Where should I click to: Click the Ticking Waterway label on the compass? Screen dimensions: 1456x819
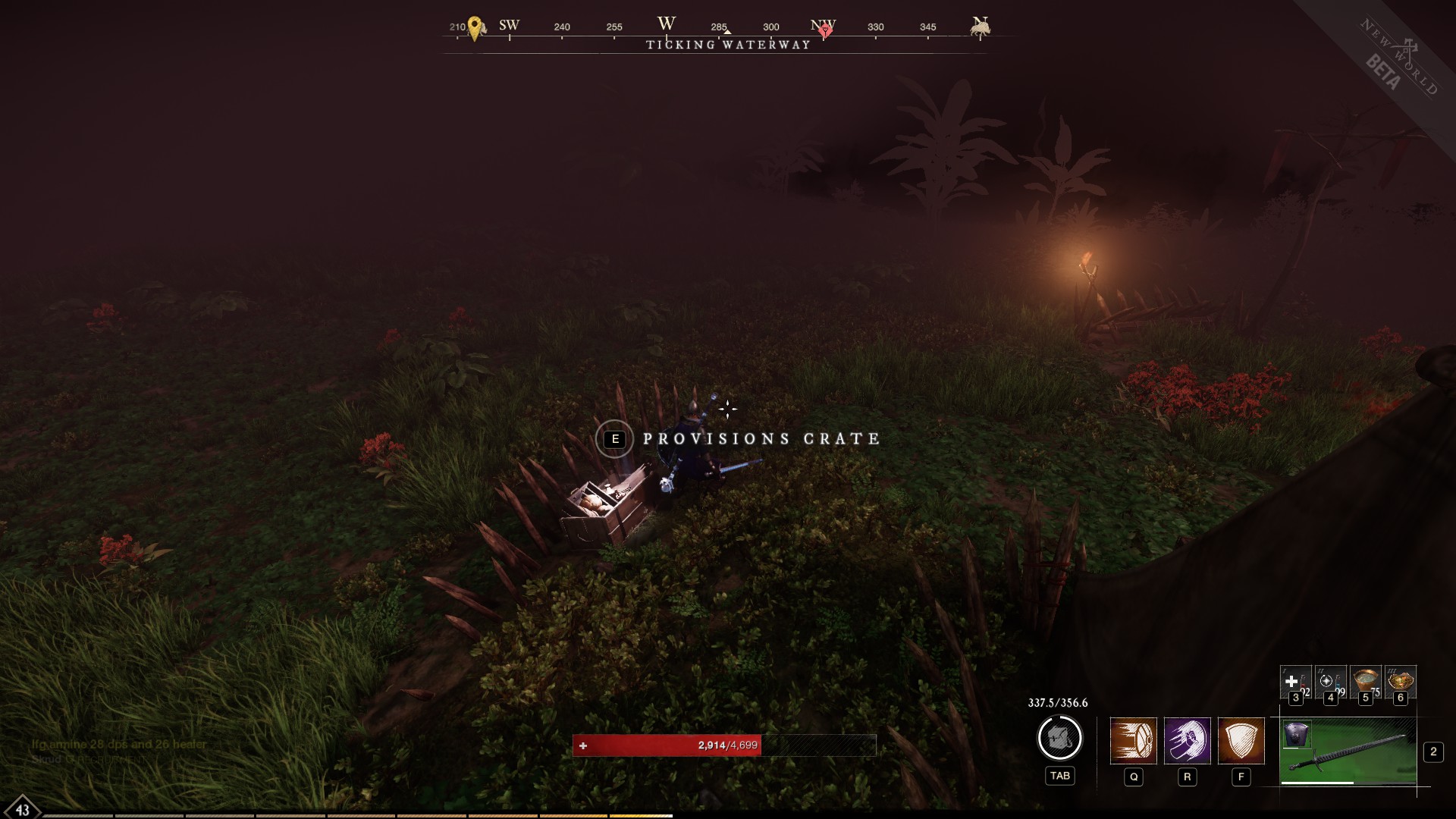pyautogui.click(x=726, y=45)
